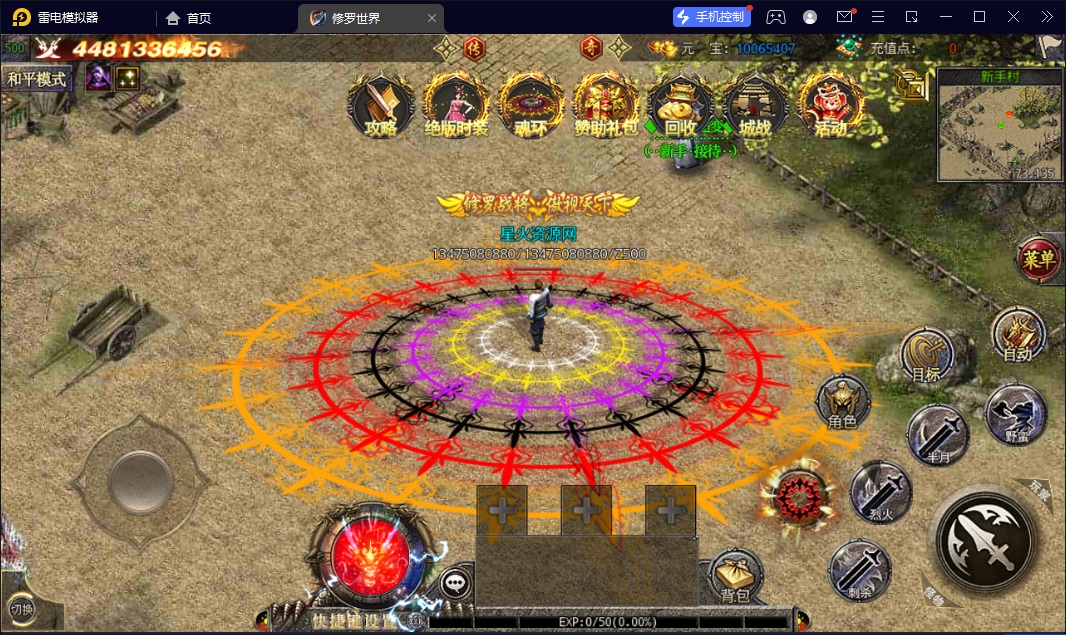Open the 背包 backpack
1066x635 pixels.
click(x=736, y=578)
